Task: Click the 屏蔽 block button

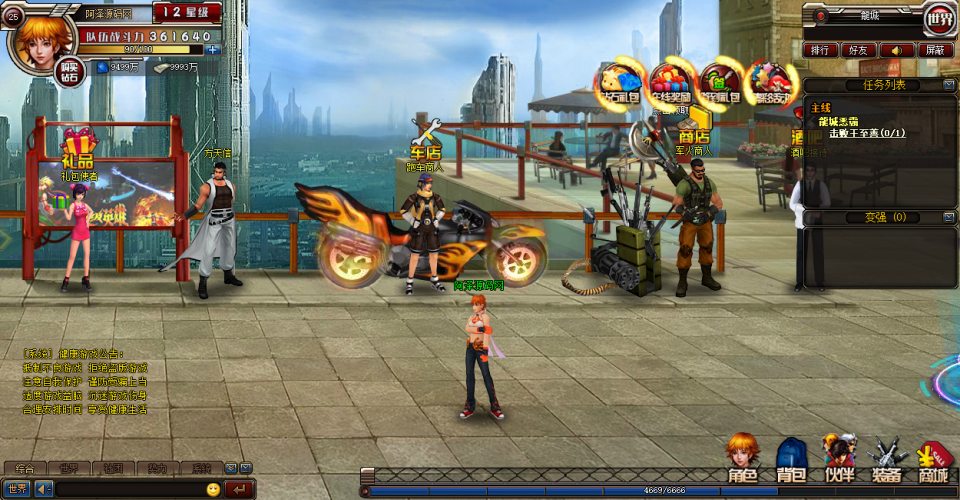Action: (x=935, y=49)
